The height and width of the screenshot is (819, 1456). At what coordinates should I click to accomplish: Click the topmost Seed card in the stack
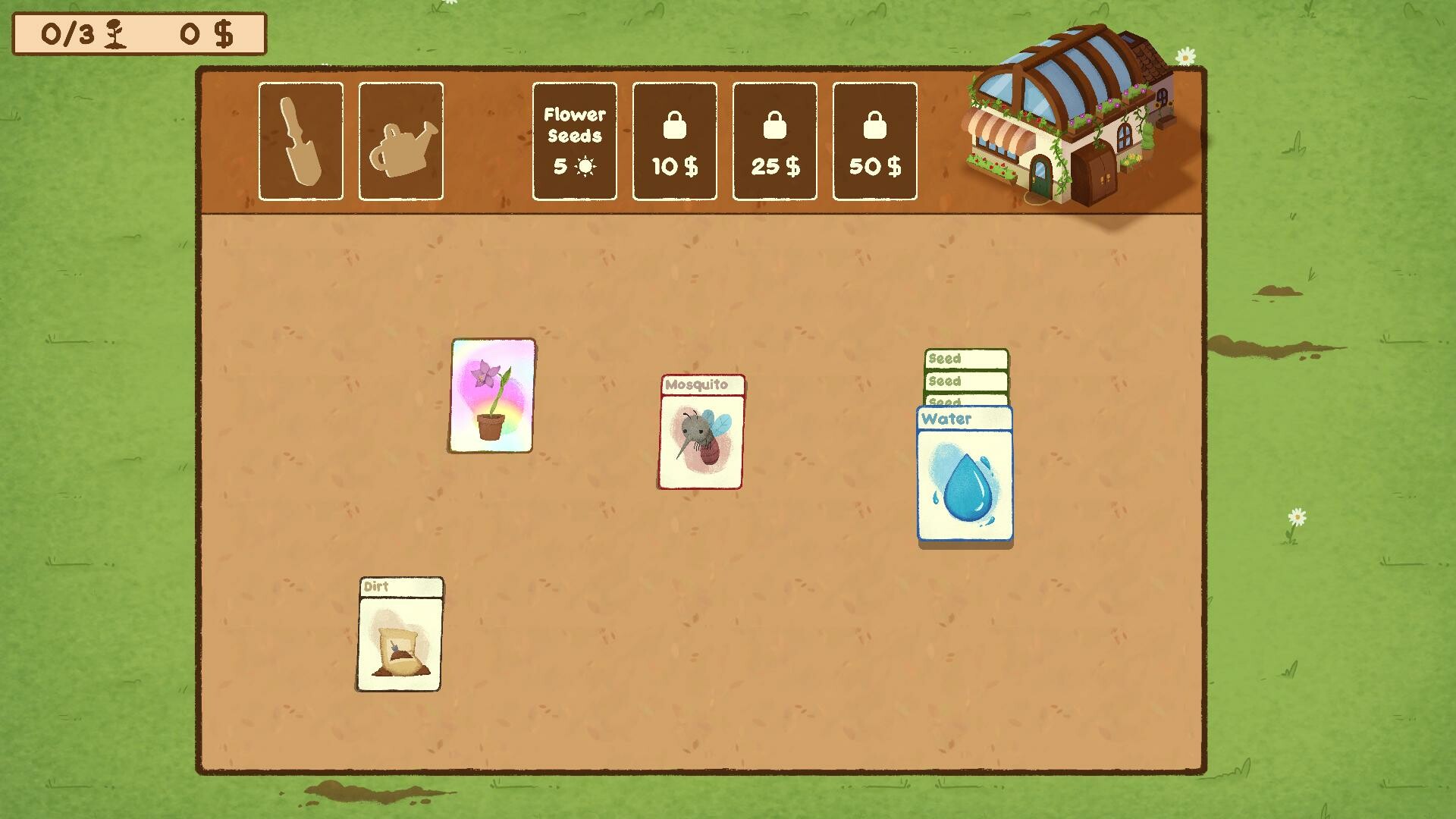click(x=964, y=358)
